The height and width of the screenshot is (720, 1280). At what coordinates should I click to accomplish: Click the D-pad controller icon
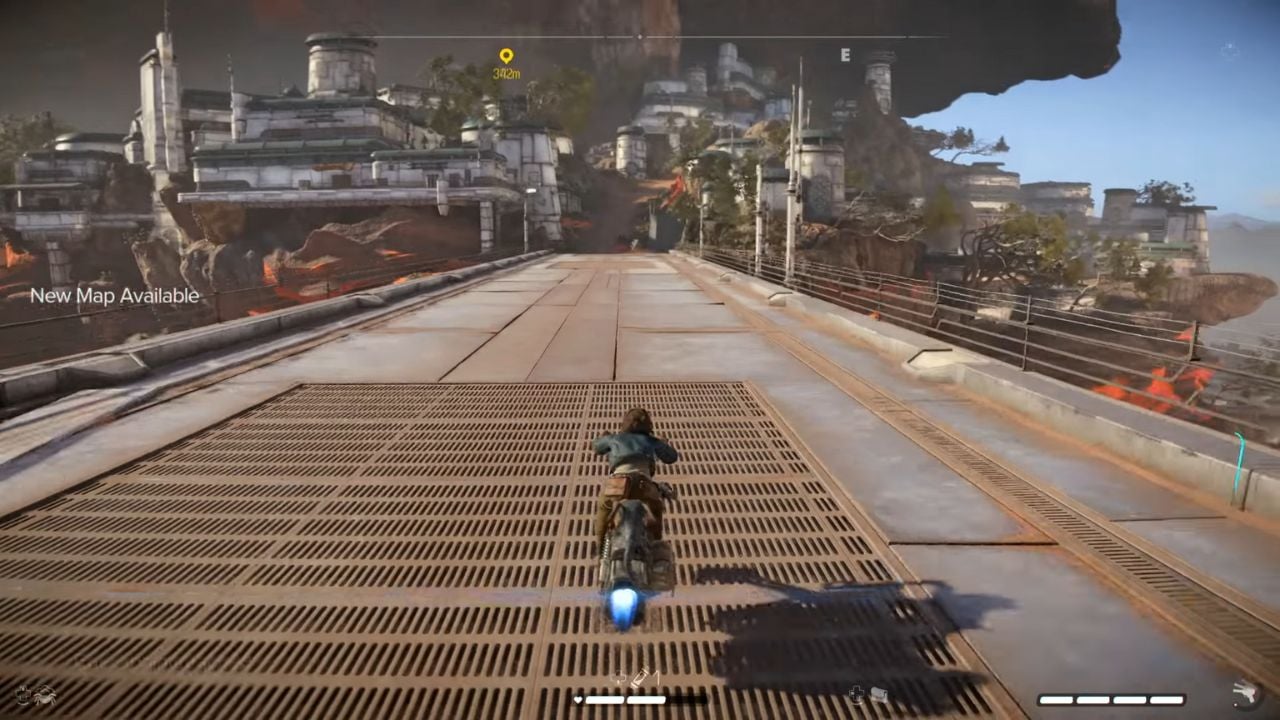[x=854, y=692]
